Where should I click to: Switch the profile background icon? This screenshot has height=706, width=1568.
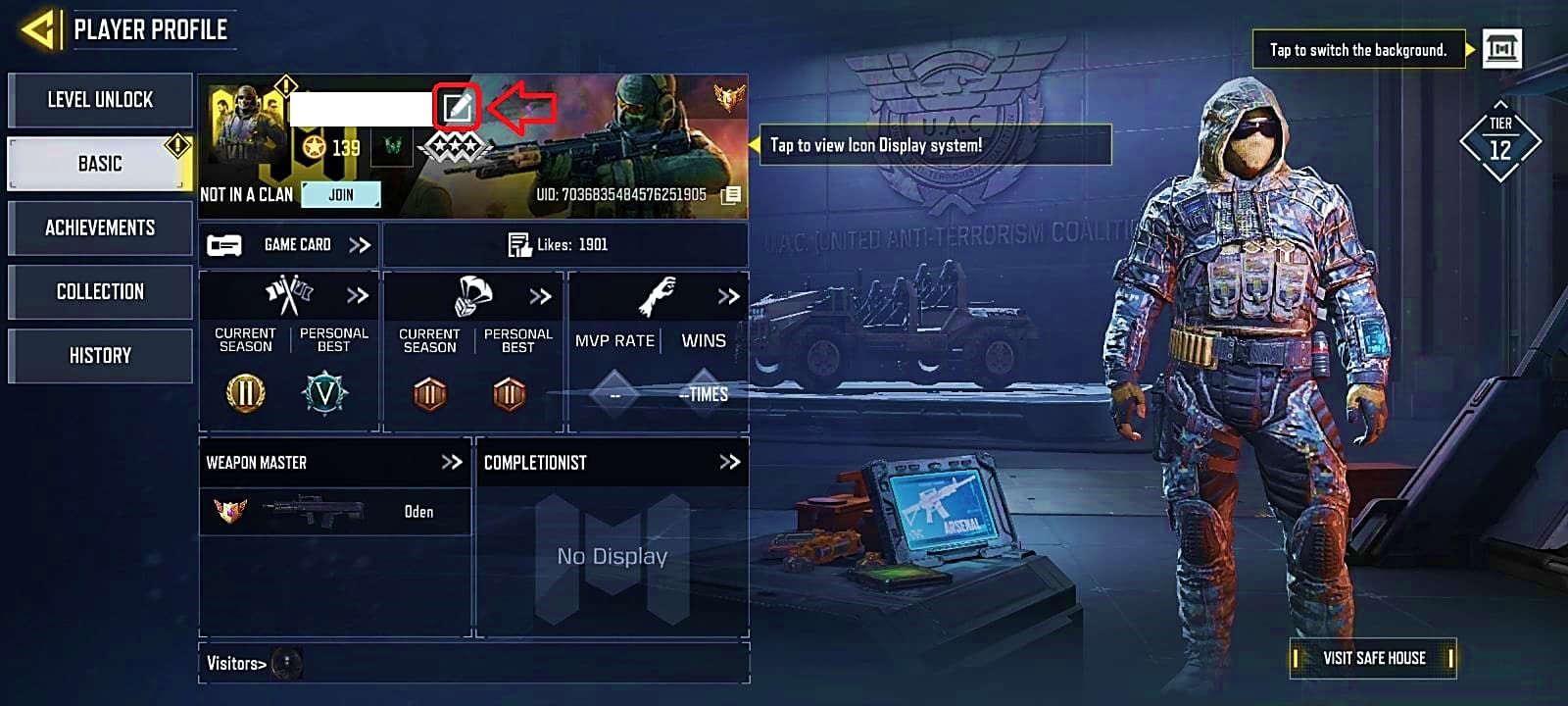click(x=1501, y=48)
